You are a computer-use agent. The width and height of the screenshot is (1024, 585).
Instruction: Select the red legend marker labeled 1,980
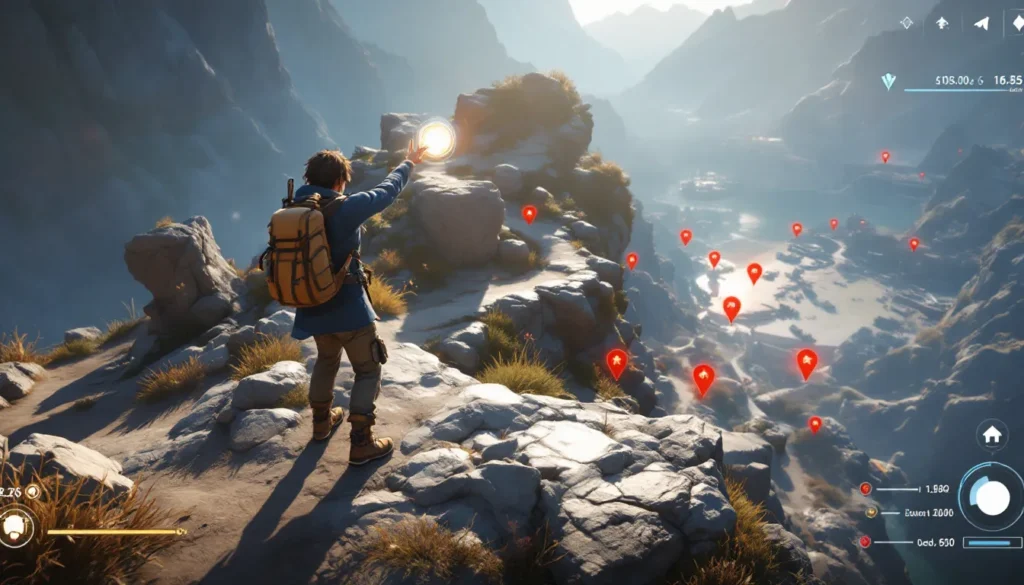865,489
